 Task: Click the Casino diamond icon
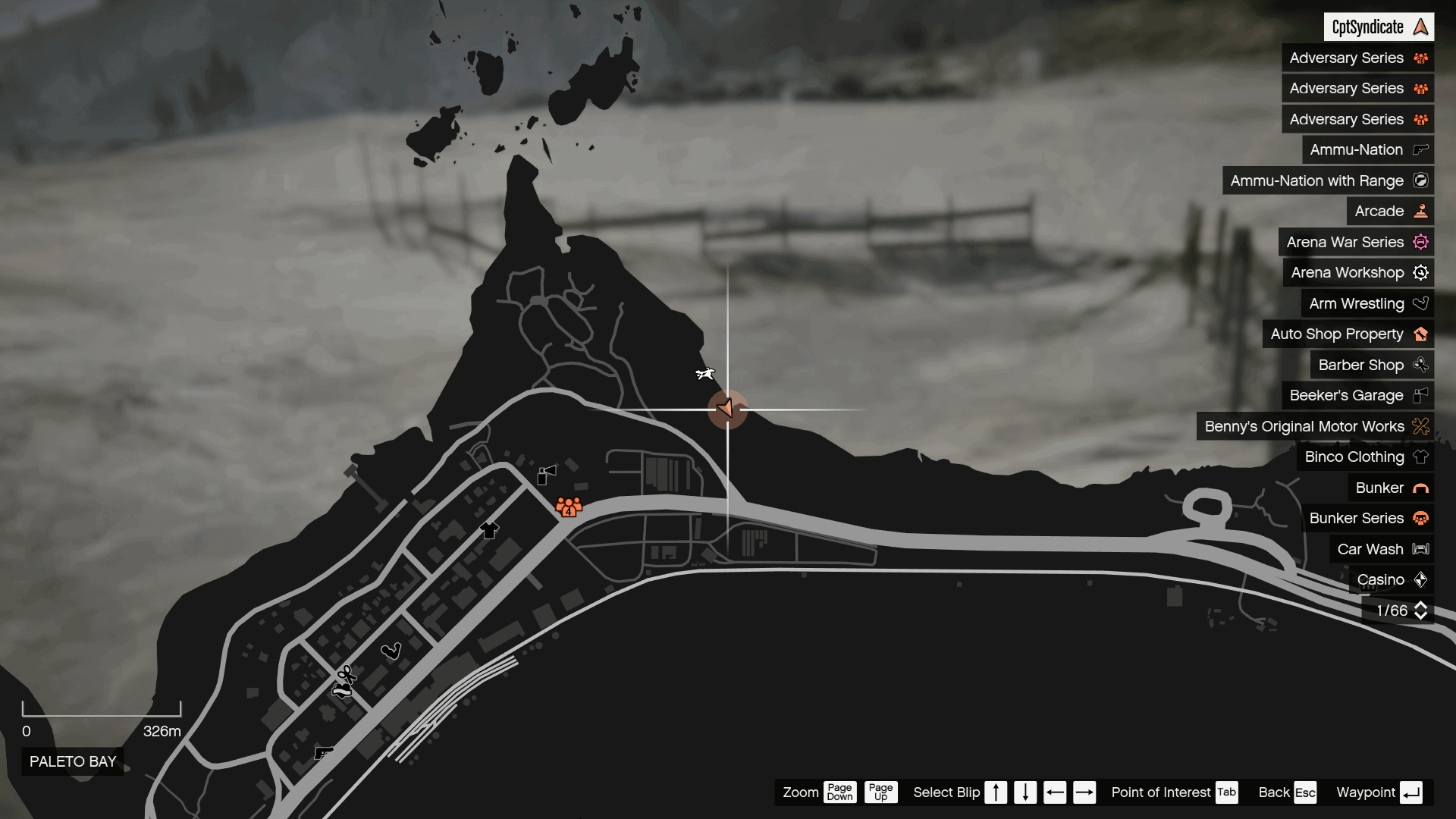[x=1421, y=579]
